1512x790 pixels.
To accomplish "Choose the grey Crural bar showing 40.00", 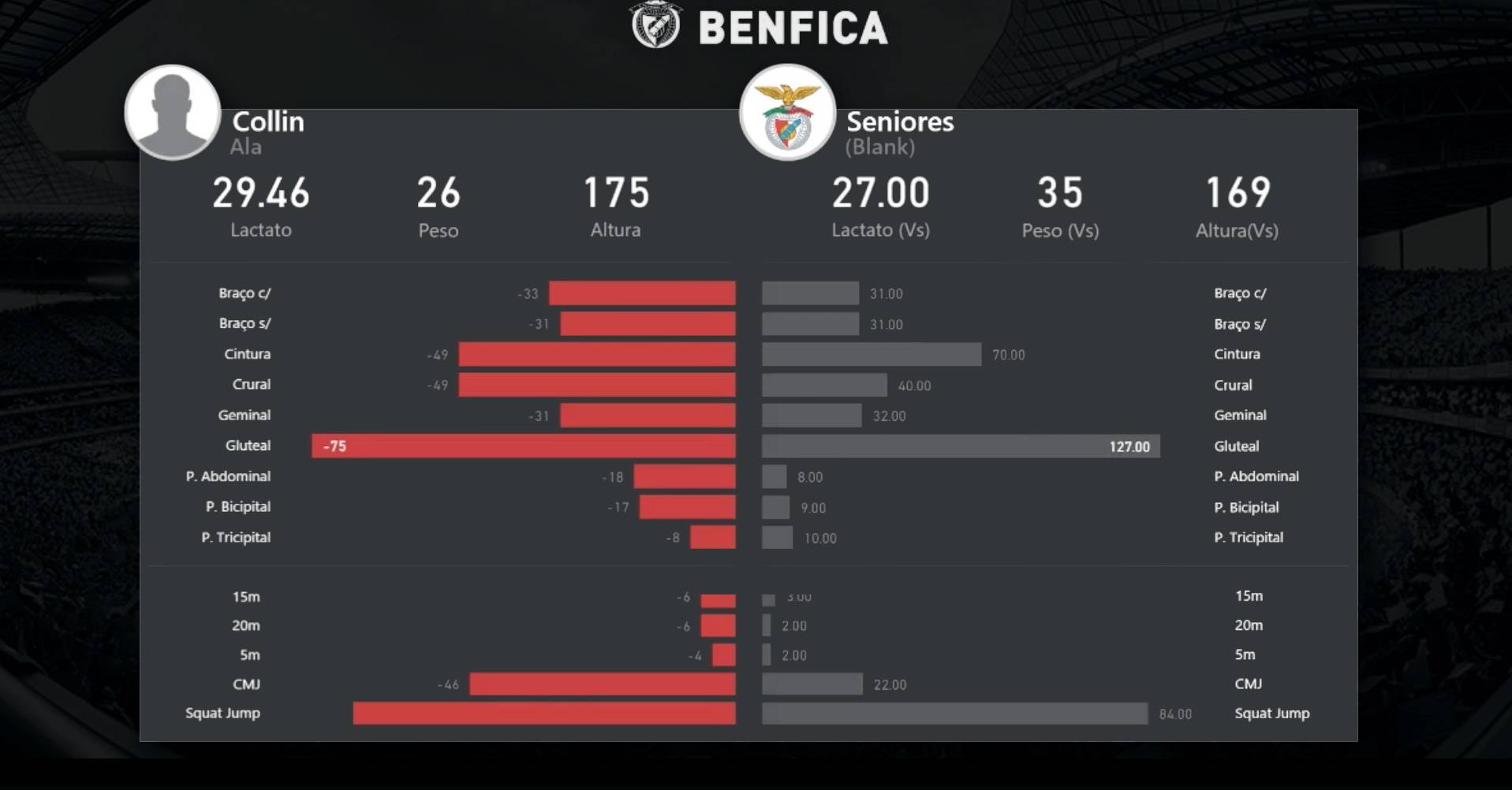I will click(824, 386).
